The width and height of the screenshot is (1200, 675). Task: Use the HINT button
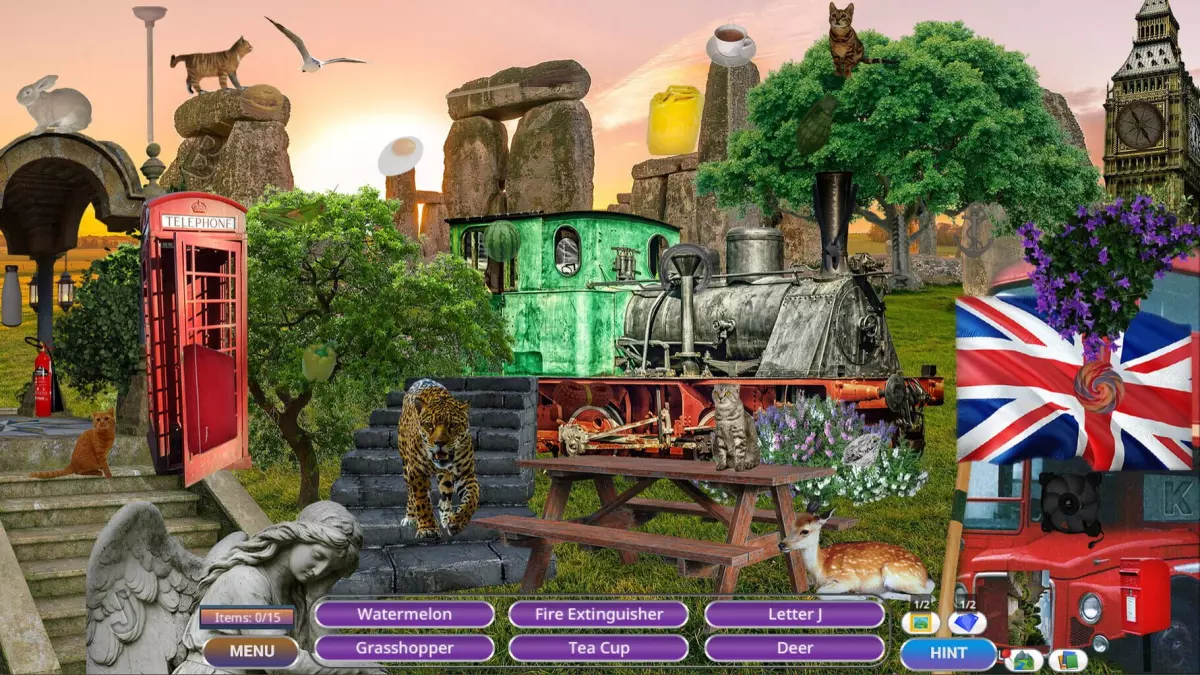[x=948, y=653]
